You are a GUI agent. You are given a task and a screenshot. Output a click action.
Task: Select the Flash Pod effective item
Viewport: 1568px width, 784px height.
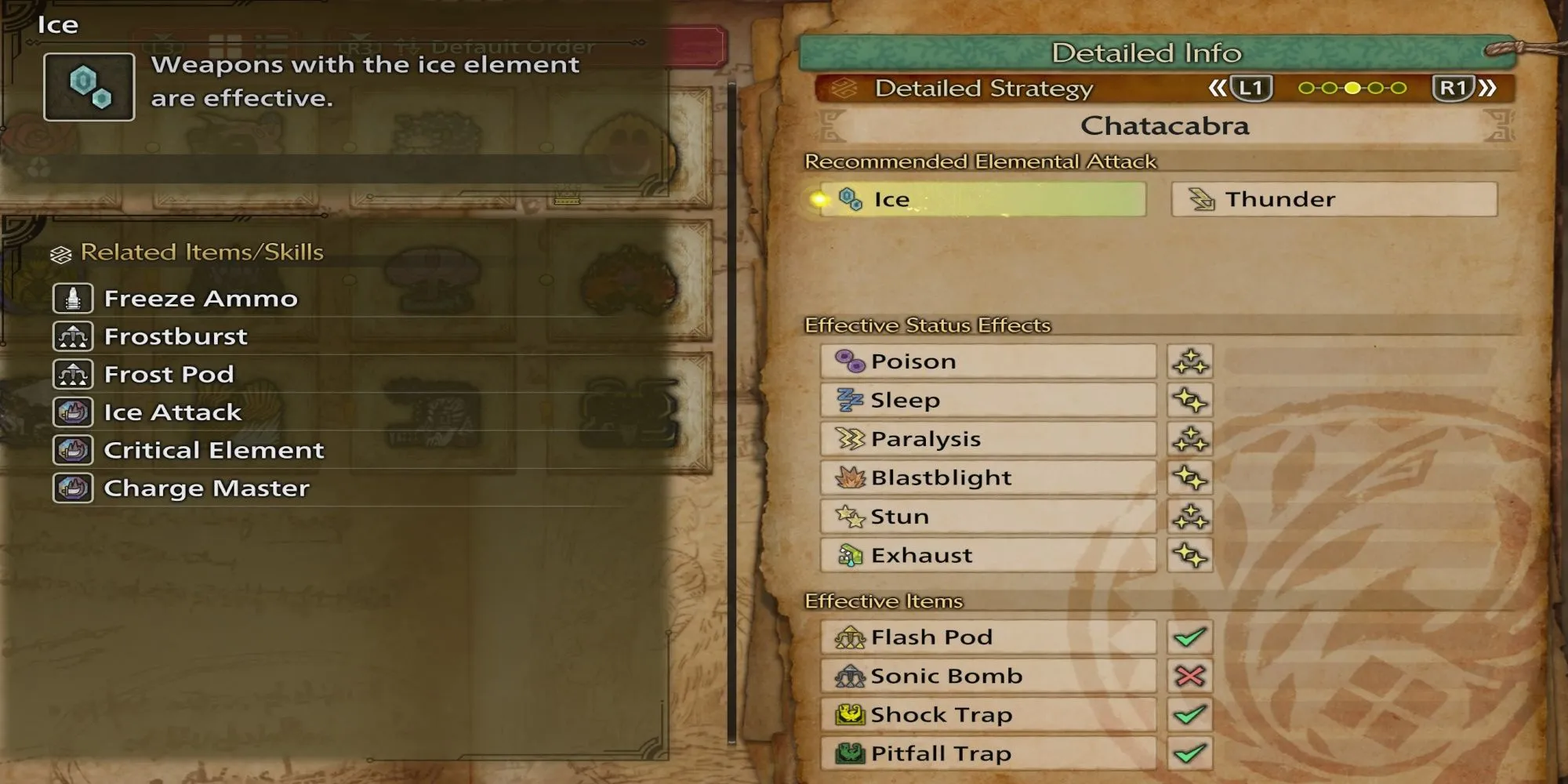[x=988, y=637]
